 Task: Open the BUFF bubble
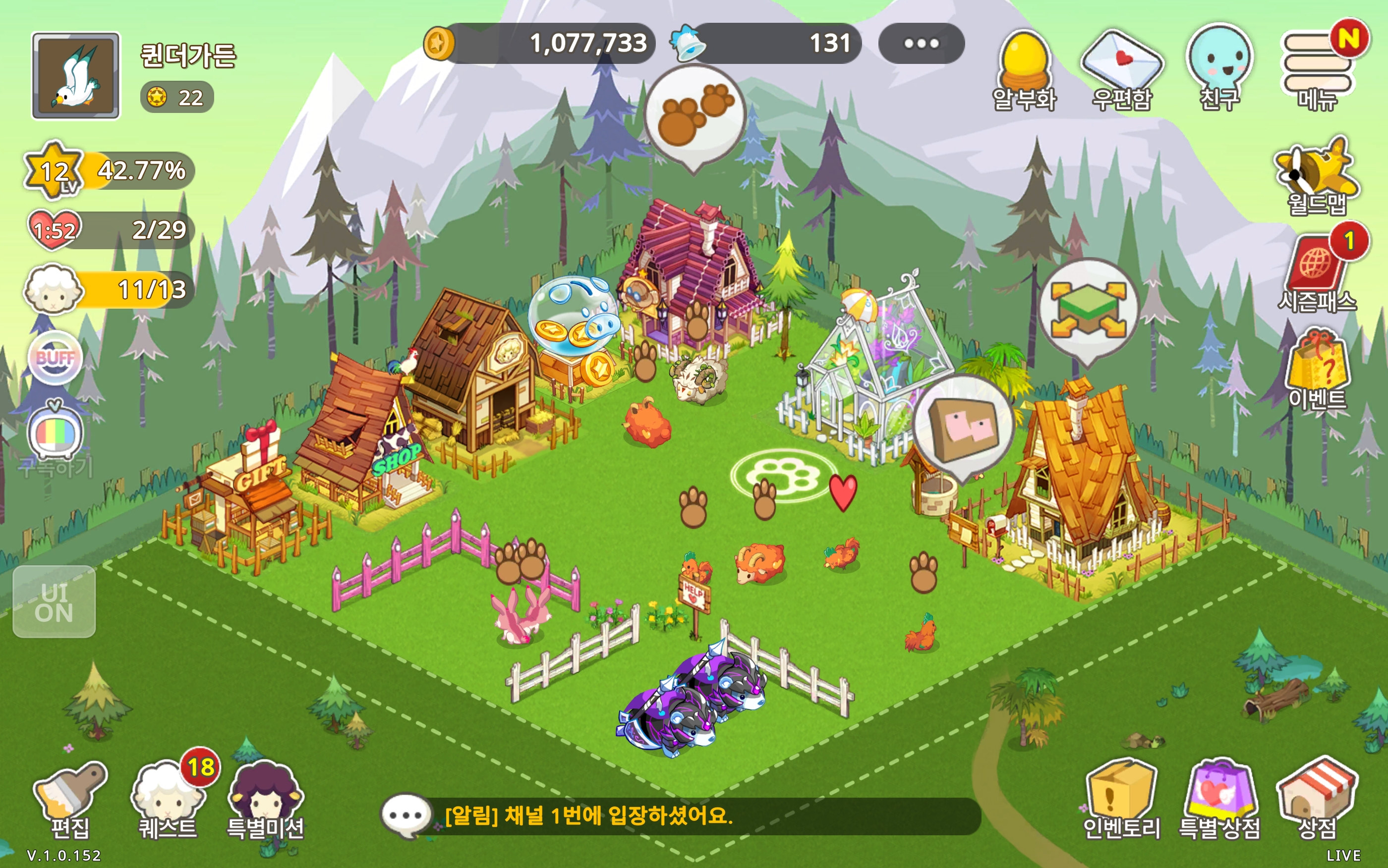pyautogui.click(x=55, y=358)
